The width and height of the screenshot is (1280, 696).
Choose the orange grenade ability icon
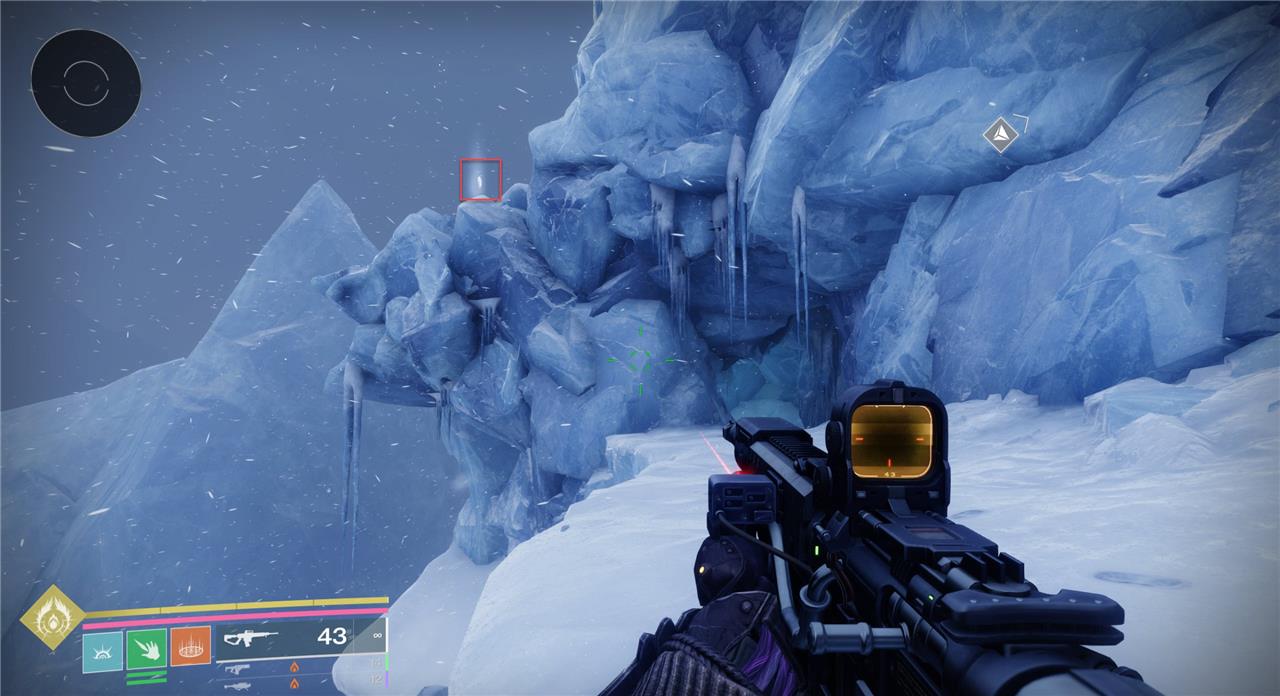(190, 647)
